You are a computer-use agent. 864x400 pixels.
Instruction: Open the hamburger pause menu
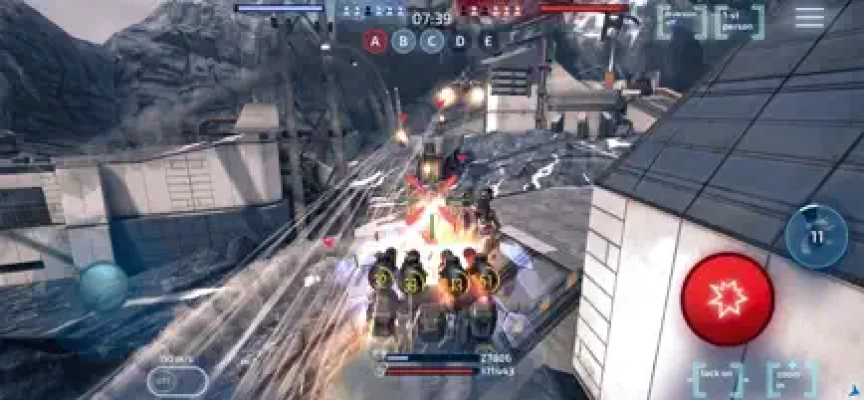click(809, 18)
